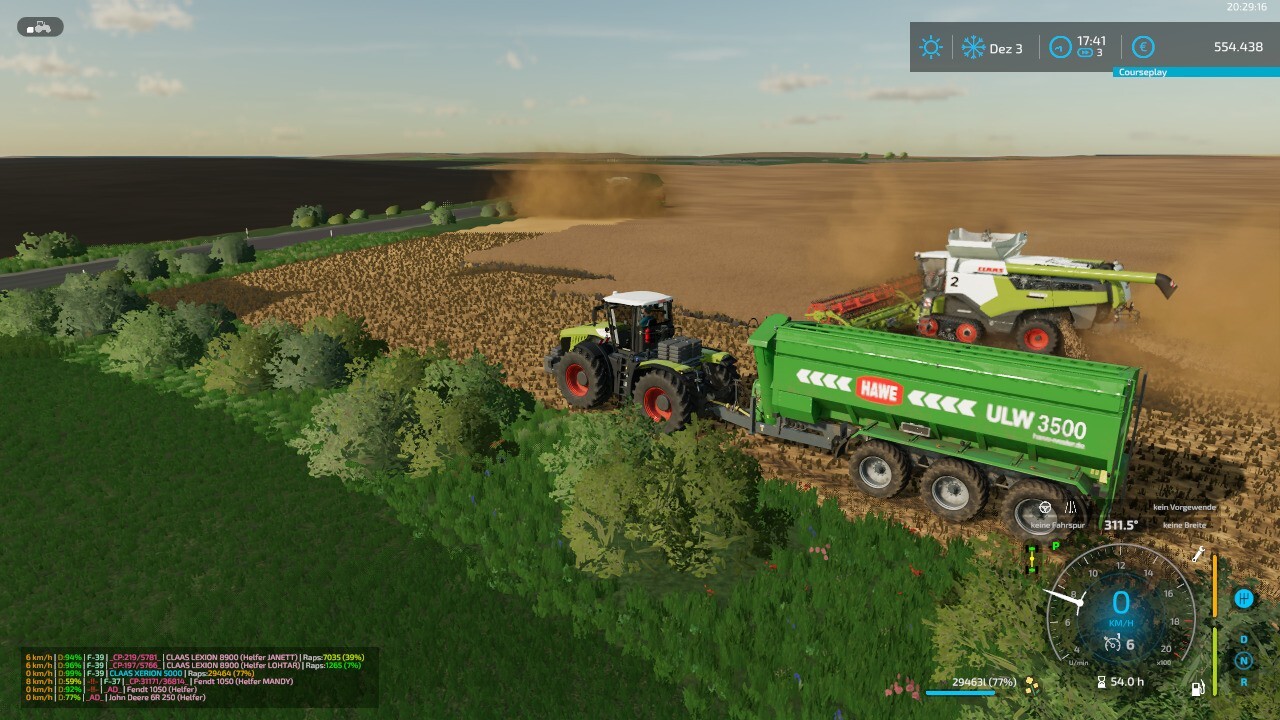Toggle the guidance steering wheel icon

[x=1045, y=508]
